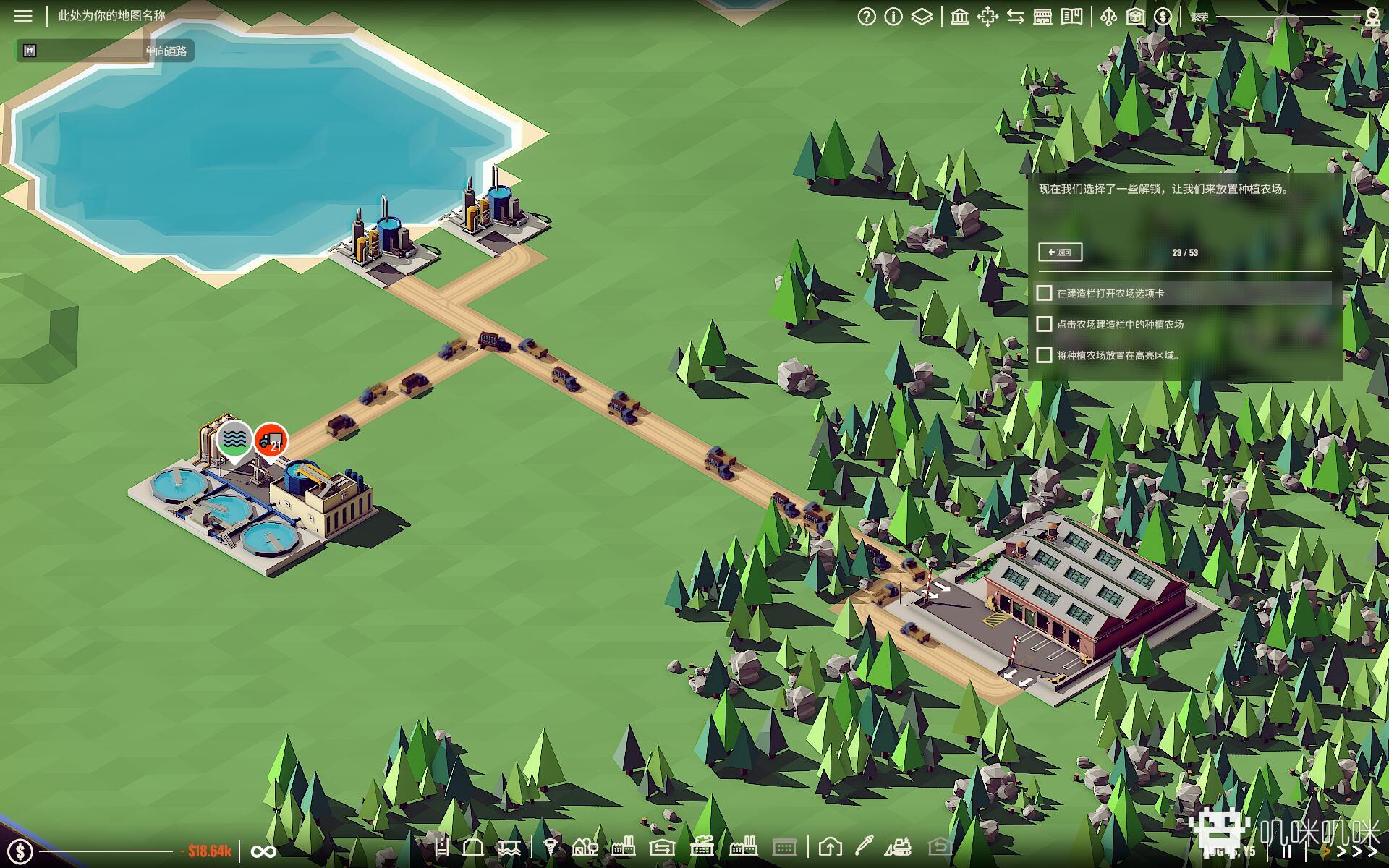Open the storefront market panel
This screenshot has height=868, width=1389.
tap(1042, 17)
